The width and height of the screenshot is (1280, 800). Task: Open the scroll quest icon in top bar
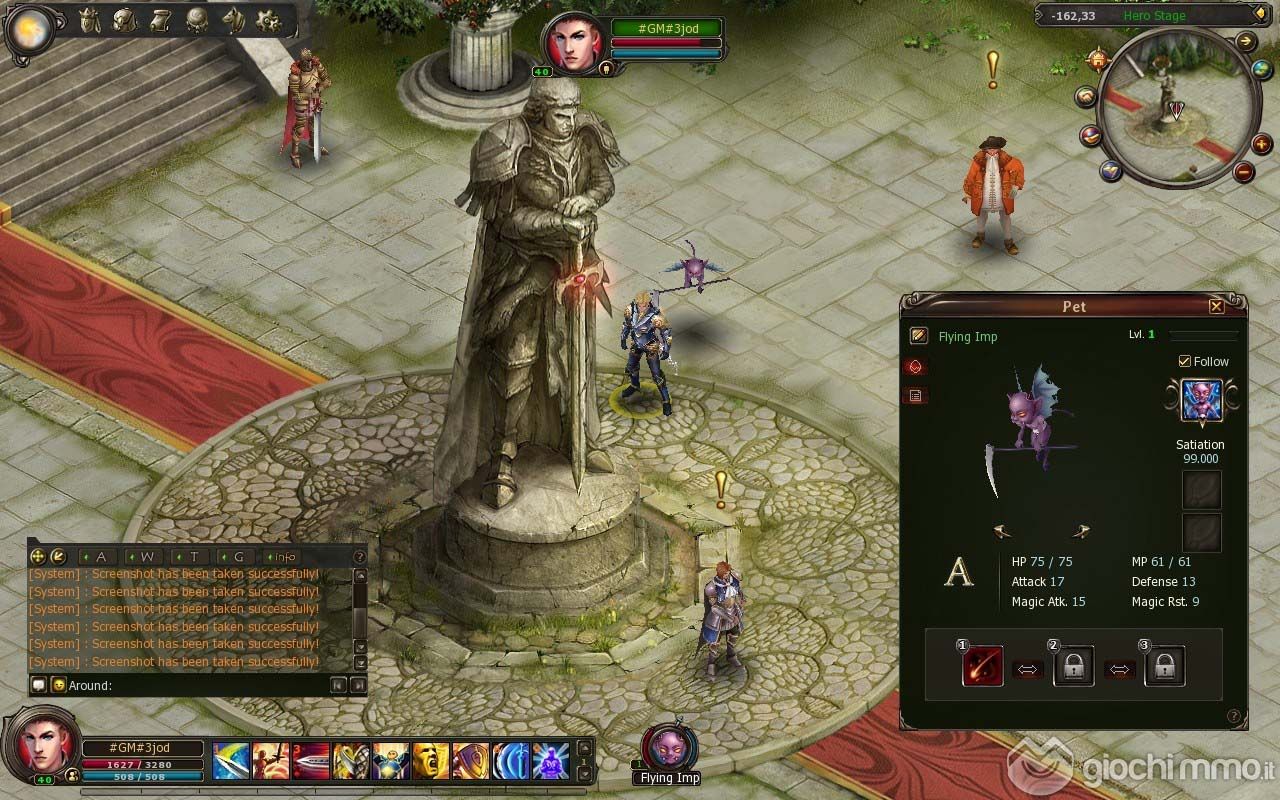pyautogui.click(x=160, y=20)
